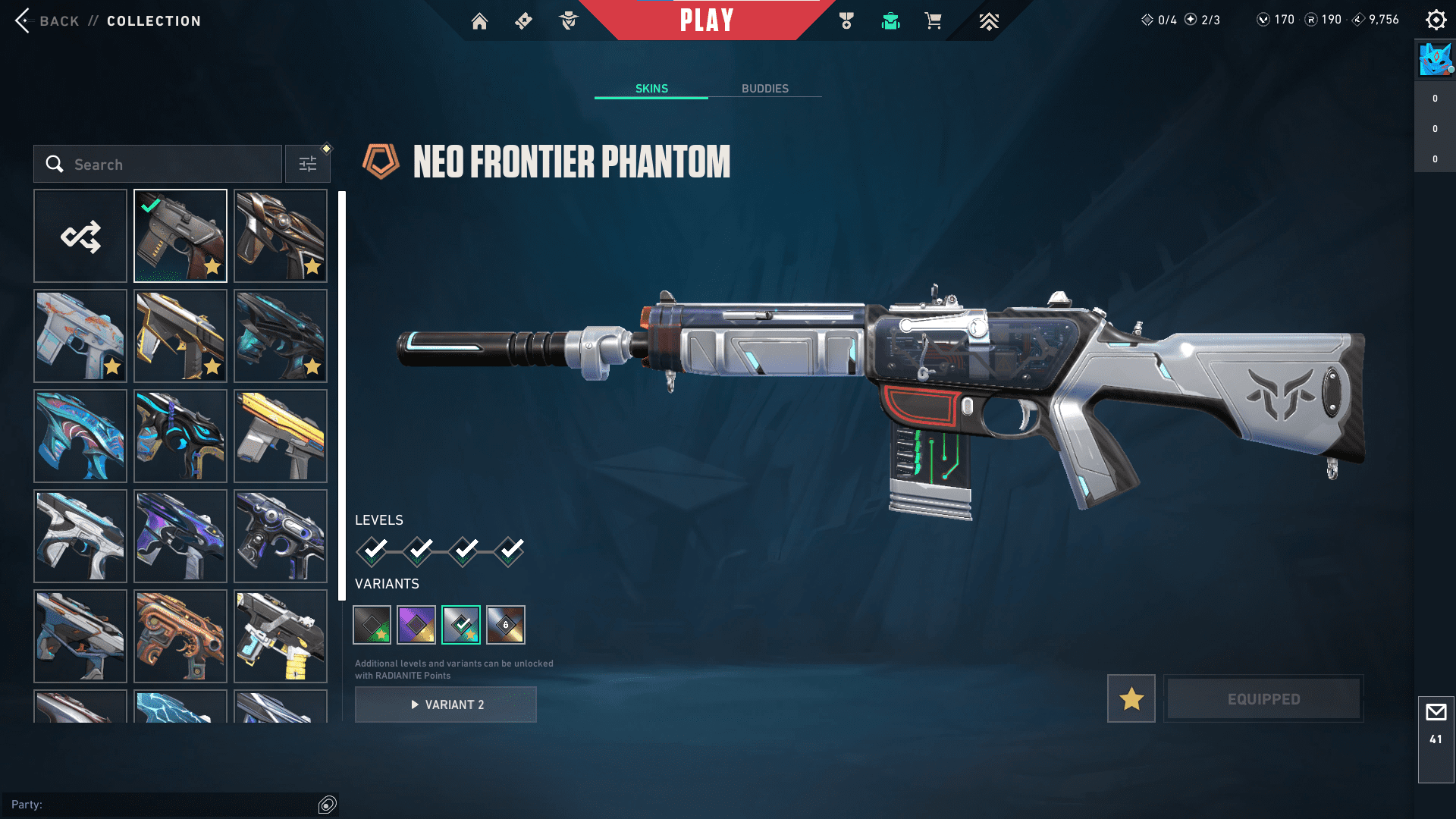Toggle the favorite star button
Viewport: 1456px width, 819px height.
click(x=1131, y=698)
